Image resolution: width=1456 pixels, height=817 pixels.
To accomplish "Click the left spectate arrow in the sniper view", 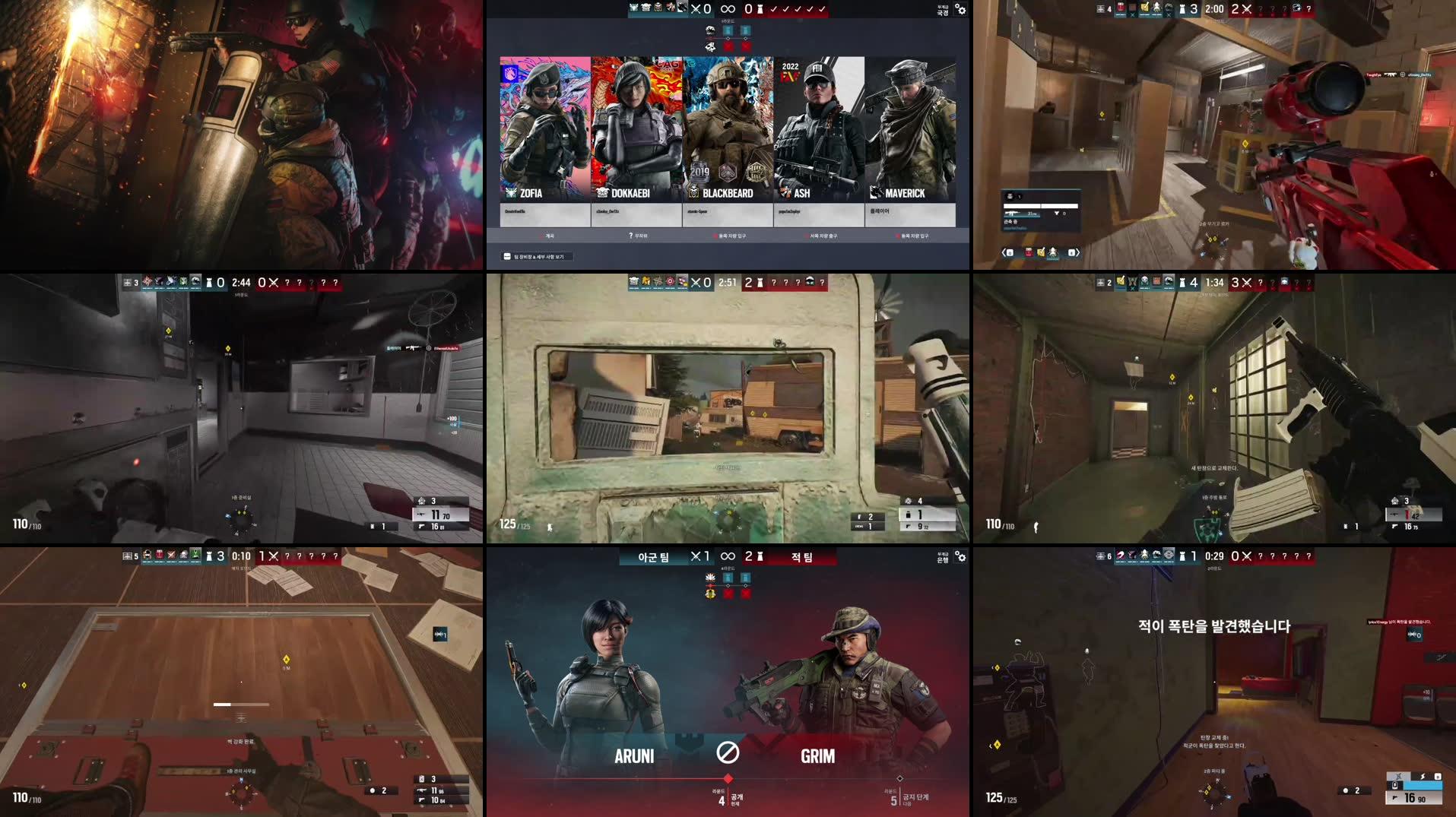I will (x=1004, y=253).
